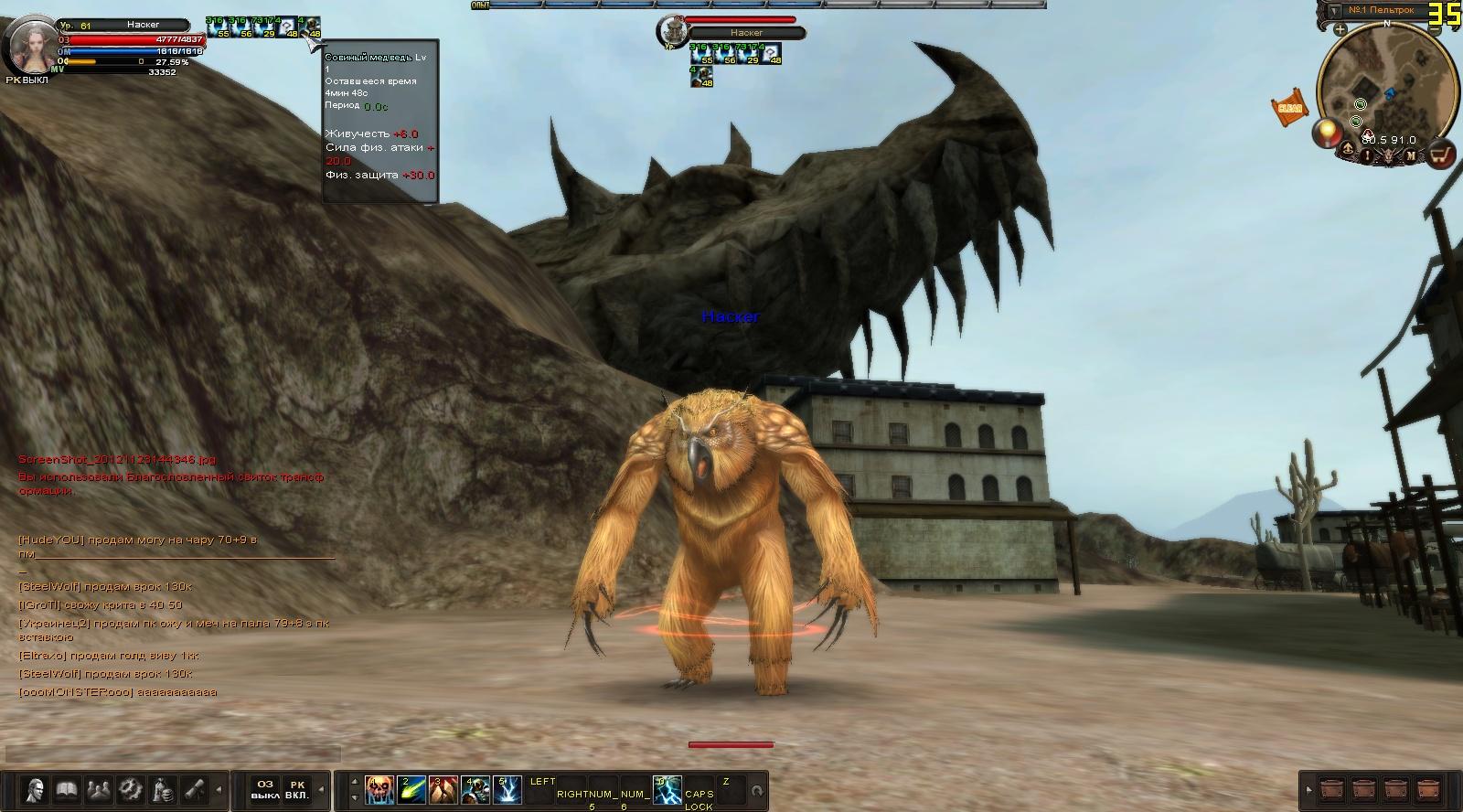Toggle the PK ВКЛ button
The width and height of the screenshot is (1463, 812).
click(297, 790)
